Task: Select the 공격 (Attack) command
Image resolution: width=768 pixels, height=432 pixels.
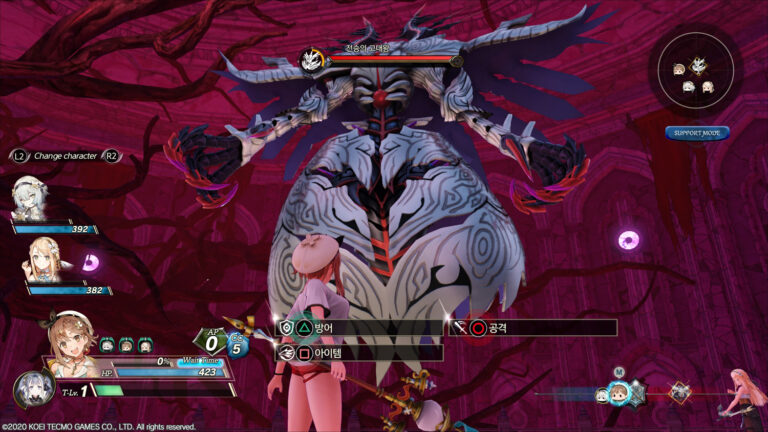Action: [x=531, y=328]
